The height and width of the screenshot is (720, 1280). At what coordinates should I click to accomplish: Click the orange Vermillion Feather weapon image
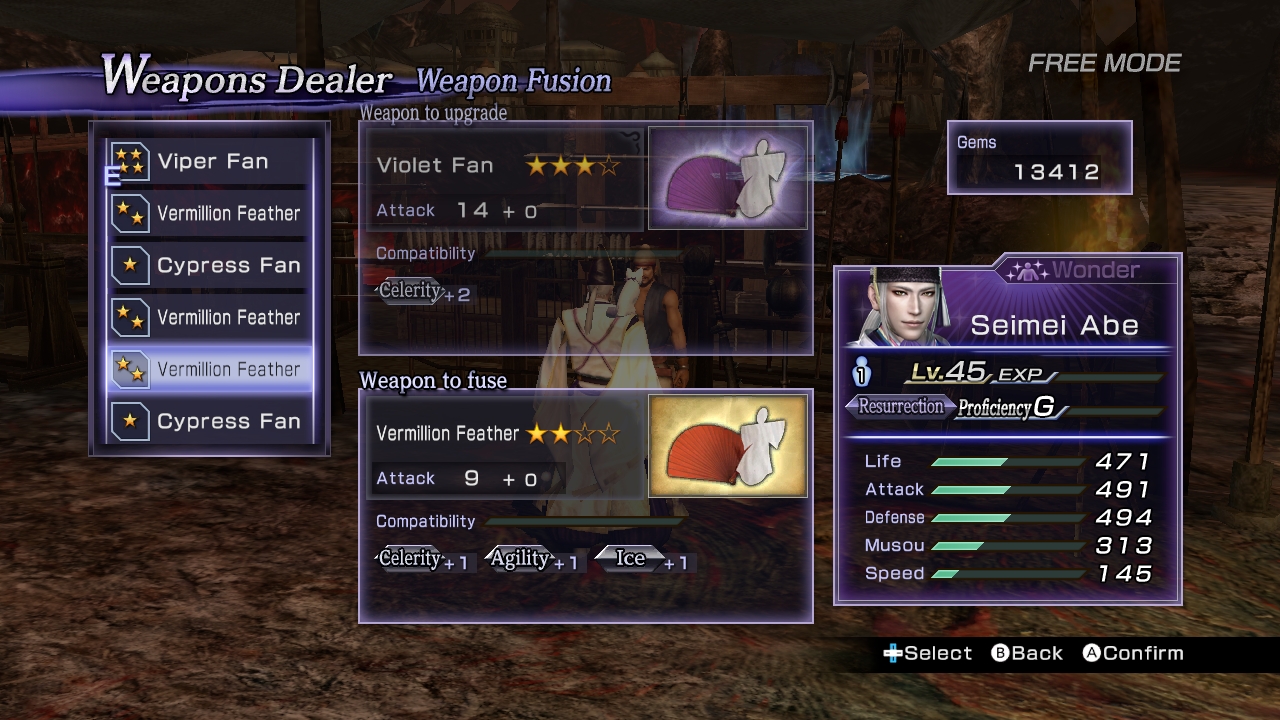pyautogui.click(x=727, y=446)
